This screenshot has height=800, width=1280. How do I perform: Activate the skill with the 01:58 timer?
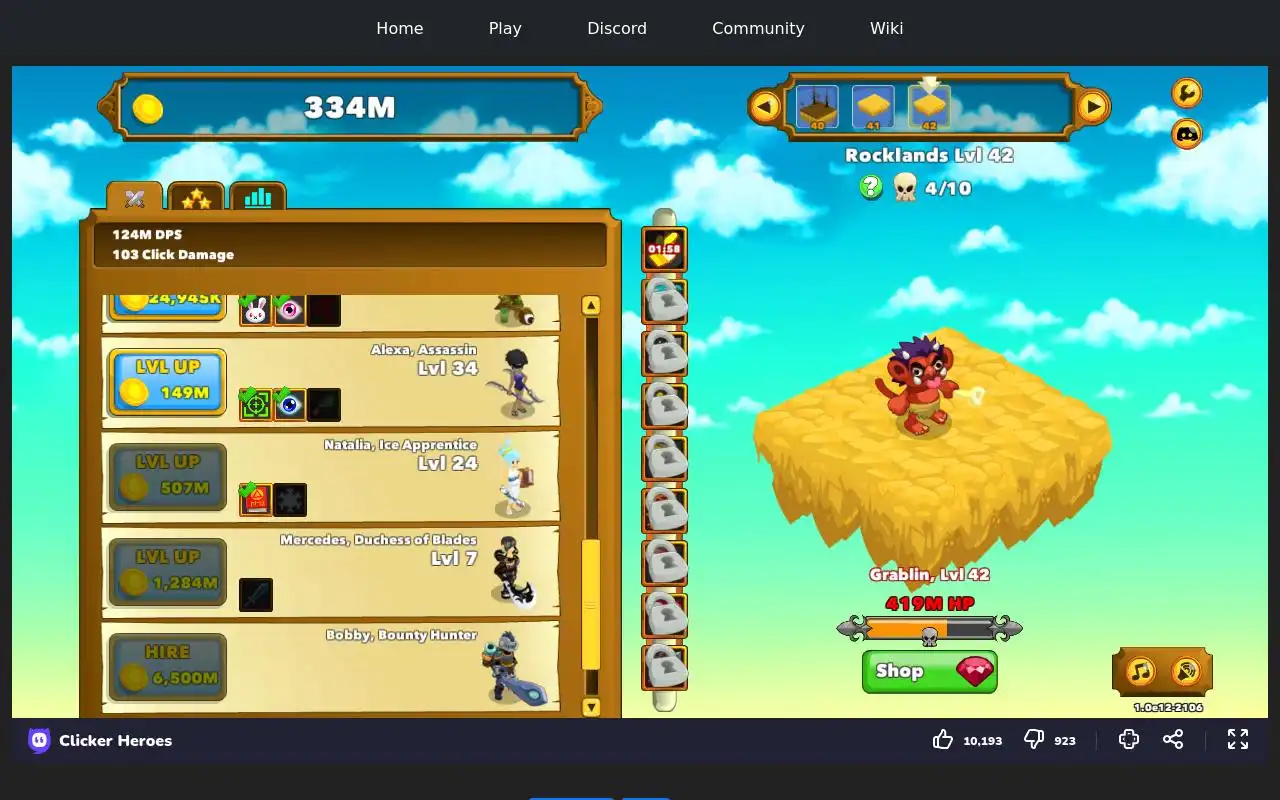[x=664, y=249]
